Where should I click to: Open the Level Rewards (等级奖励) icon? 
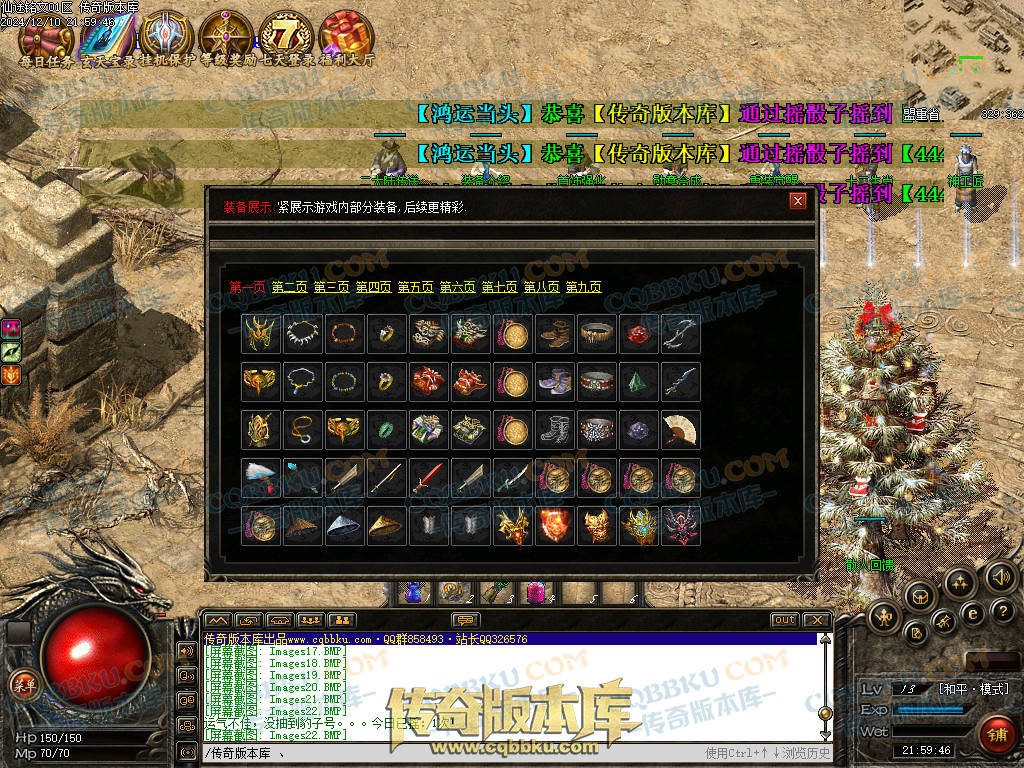(226, 36)
